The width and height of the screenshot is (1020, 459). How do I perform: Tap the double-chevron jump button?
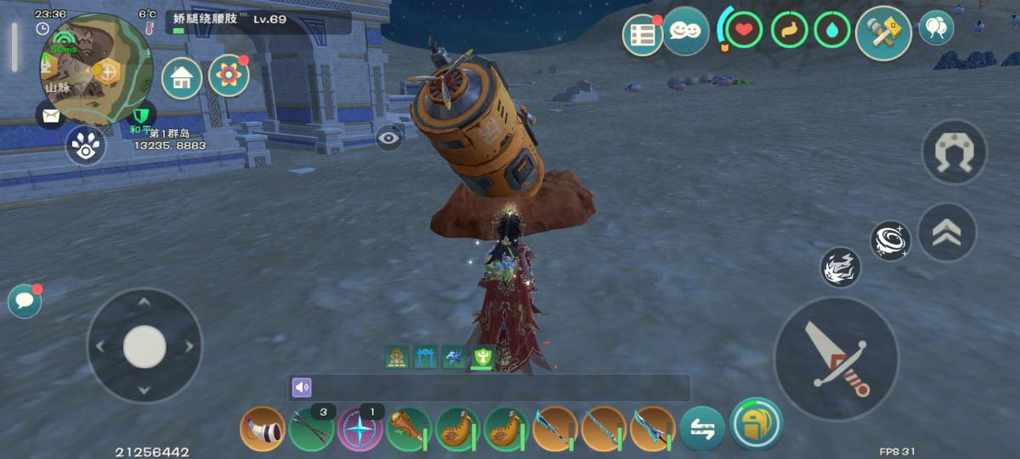[x=946, y=233]
